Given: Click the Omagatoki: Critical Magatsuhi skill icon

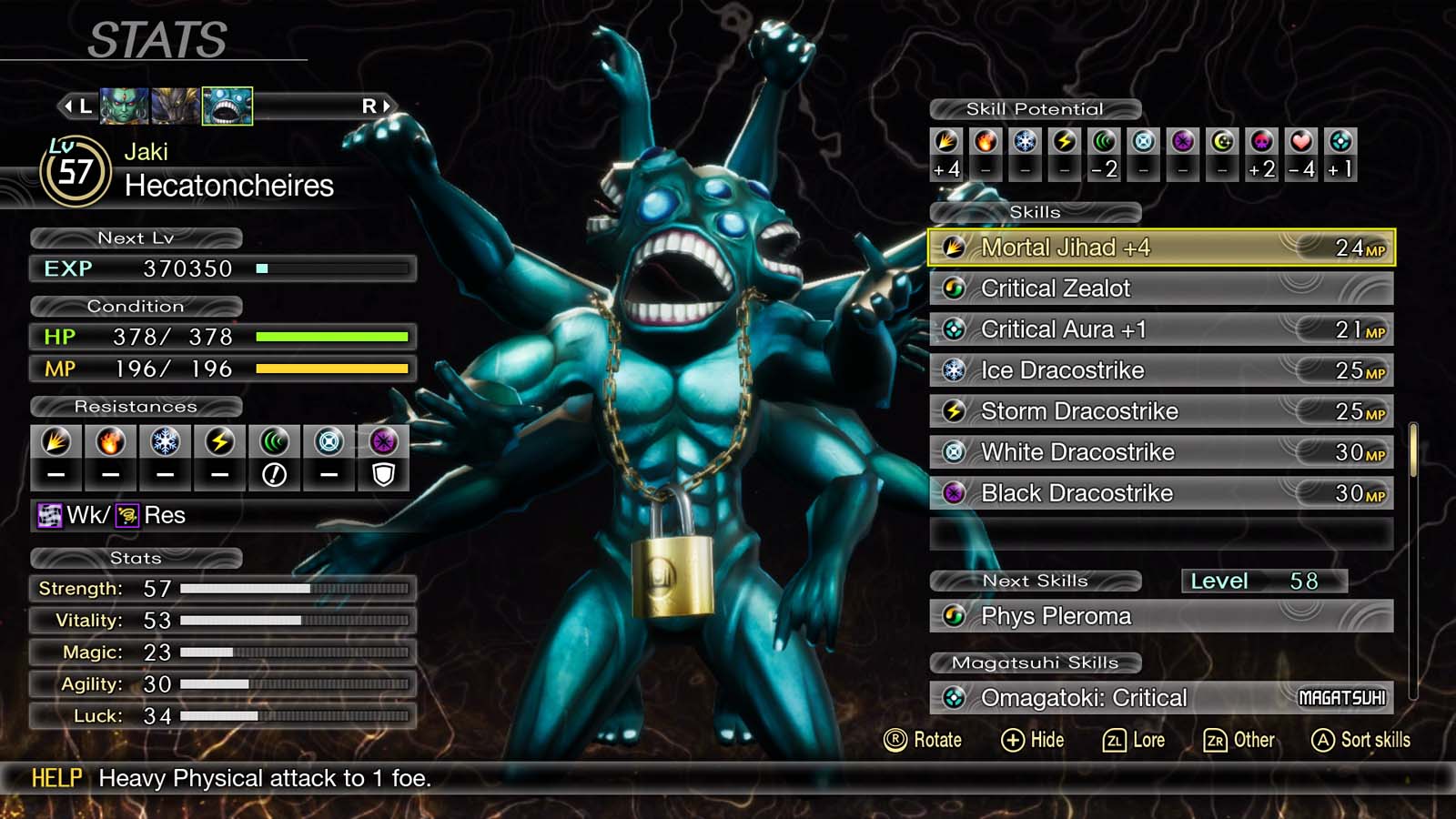Looking at the screenshot, I should pos(955,697).
